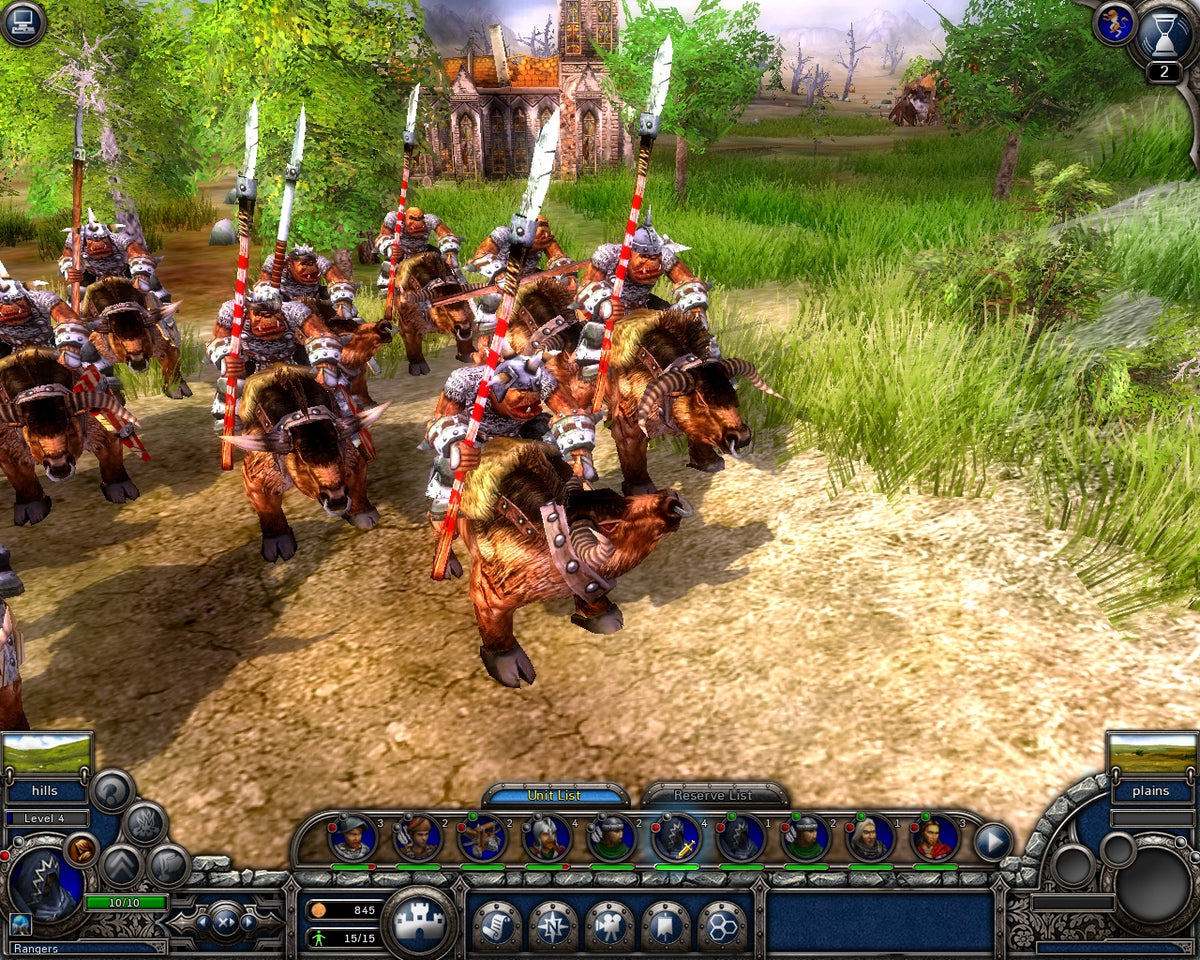Select the catapult unit portrait
The height and width of the screenshot is (960, 1200).
click(482, 838)
